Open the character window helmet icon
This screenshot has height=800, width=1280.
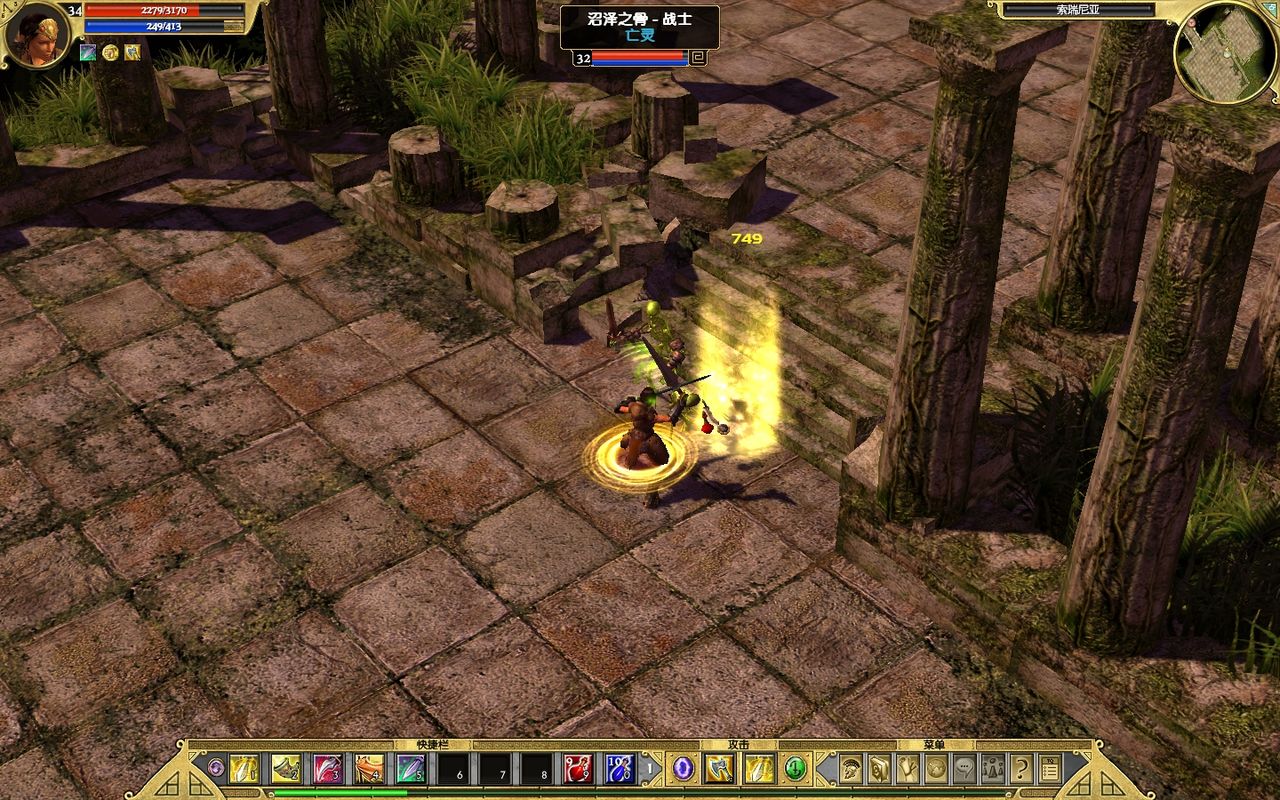[x=851, y=768]
